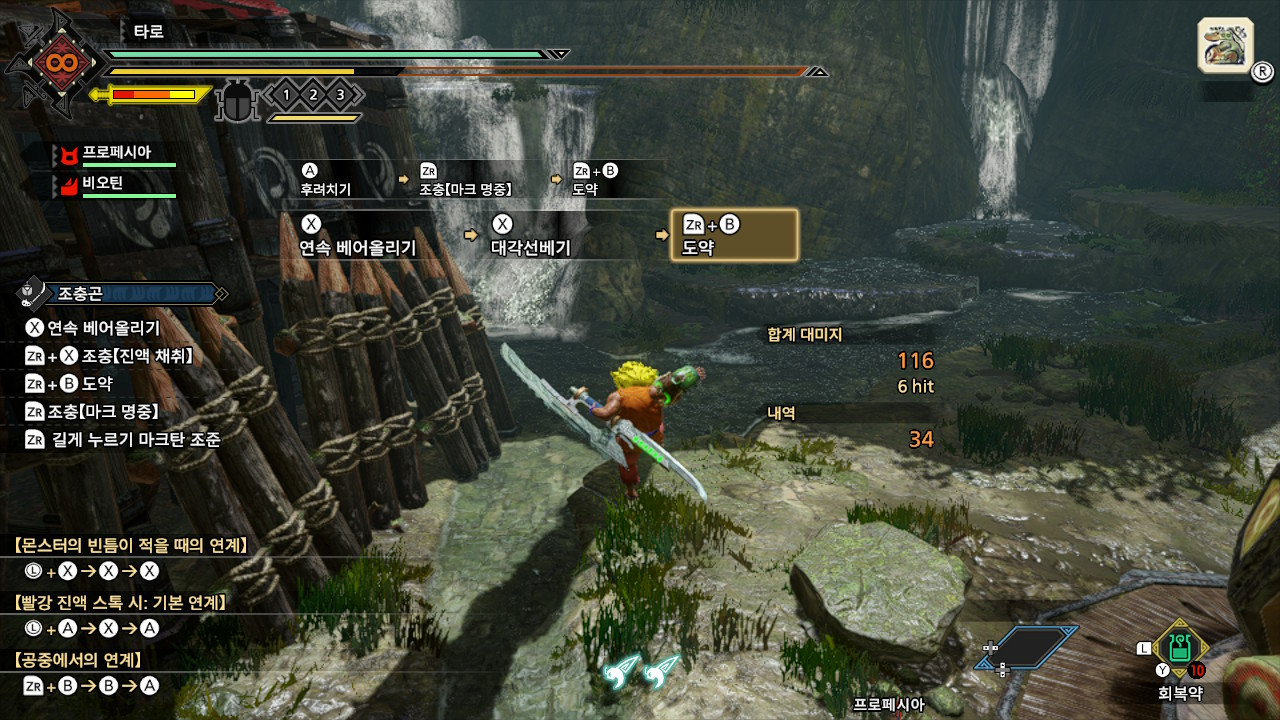This screenshot has height=720, width=1280.
Task: Choose the highlighted 도약 combo step
Action: point(735,236)
